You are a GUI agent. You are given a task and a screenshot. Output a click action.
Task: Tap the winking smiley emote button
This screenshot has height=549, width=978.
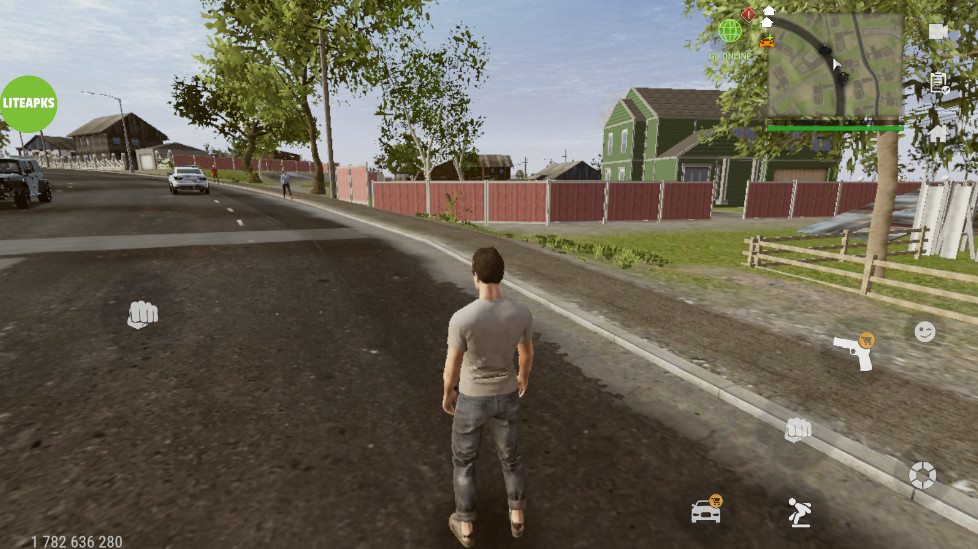click(x=925, y=331)
